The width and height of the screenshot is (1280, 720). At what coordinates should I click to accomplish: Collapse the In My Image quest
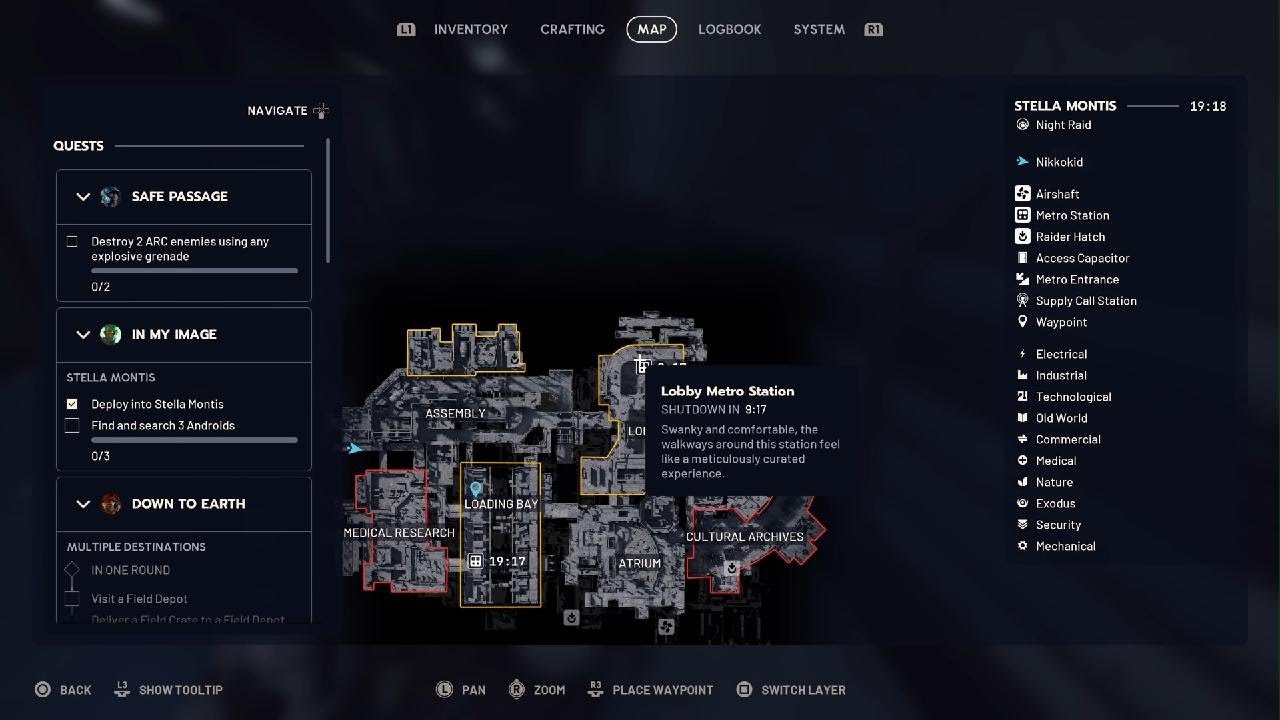pos(83,335)
